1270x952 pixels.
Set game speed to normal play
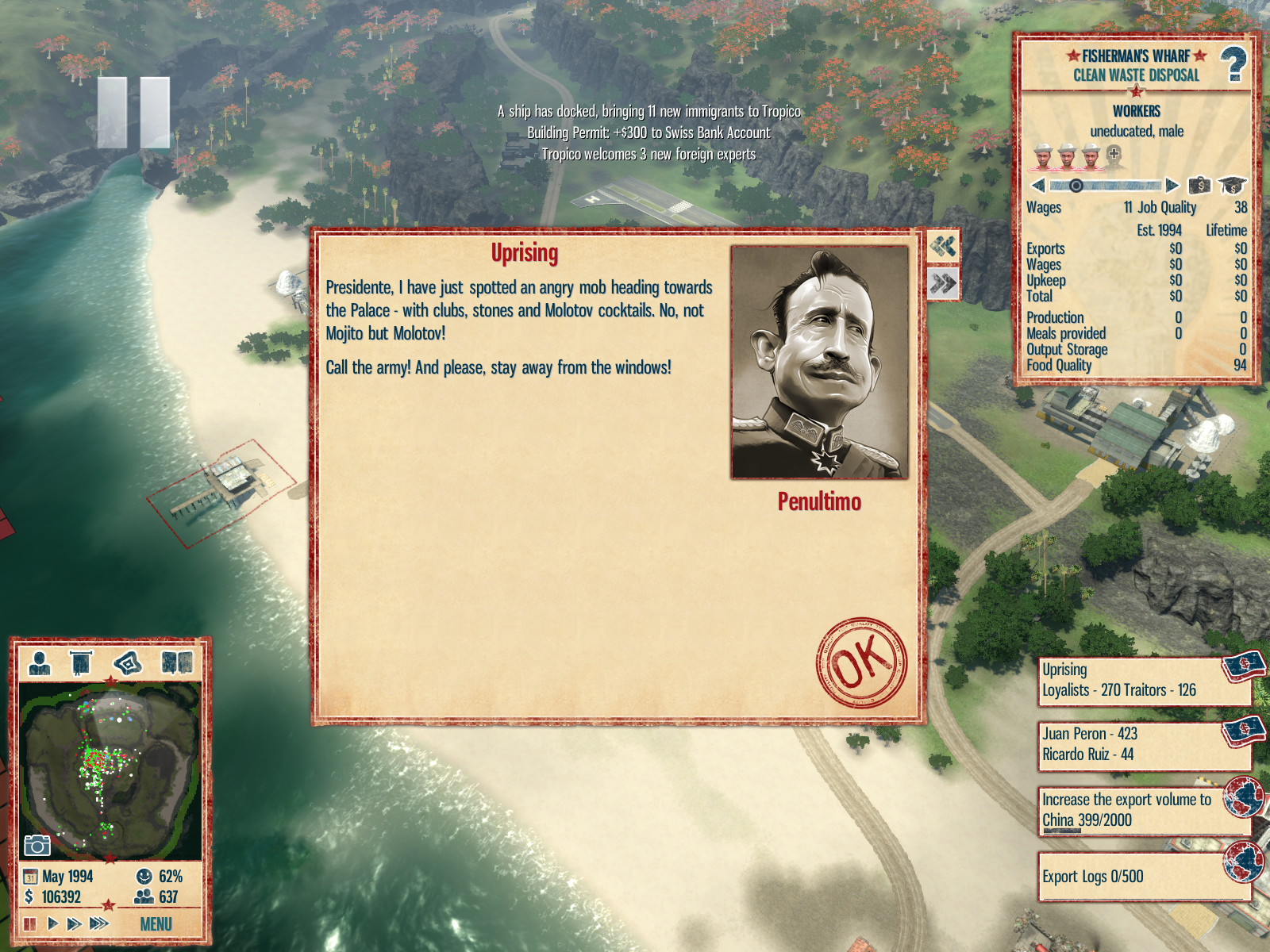(52, 923)
